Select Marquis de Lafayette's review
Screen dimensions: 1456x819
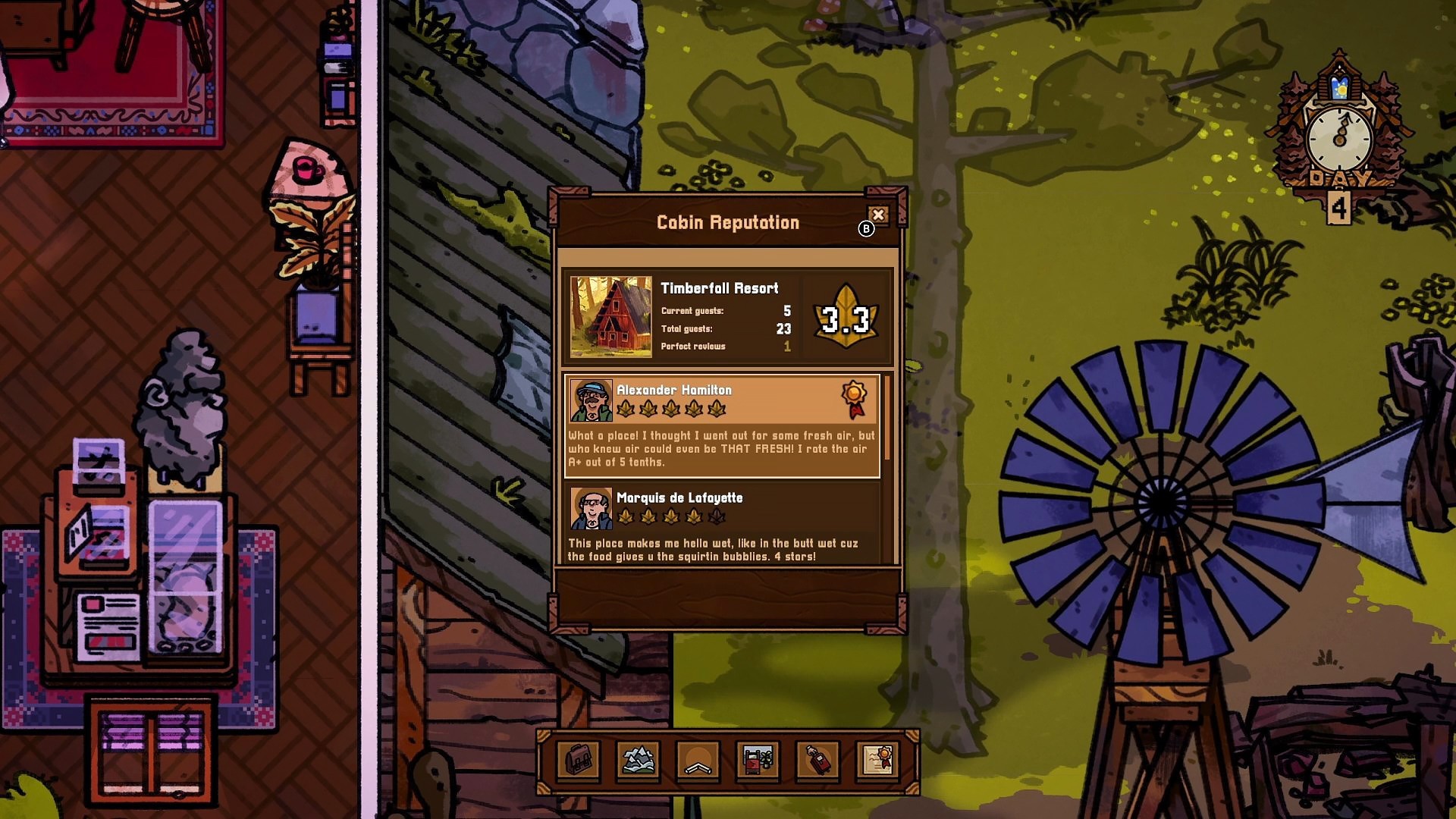pos(722,525)
